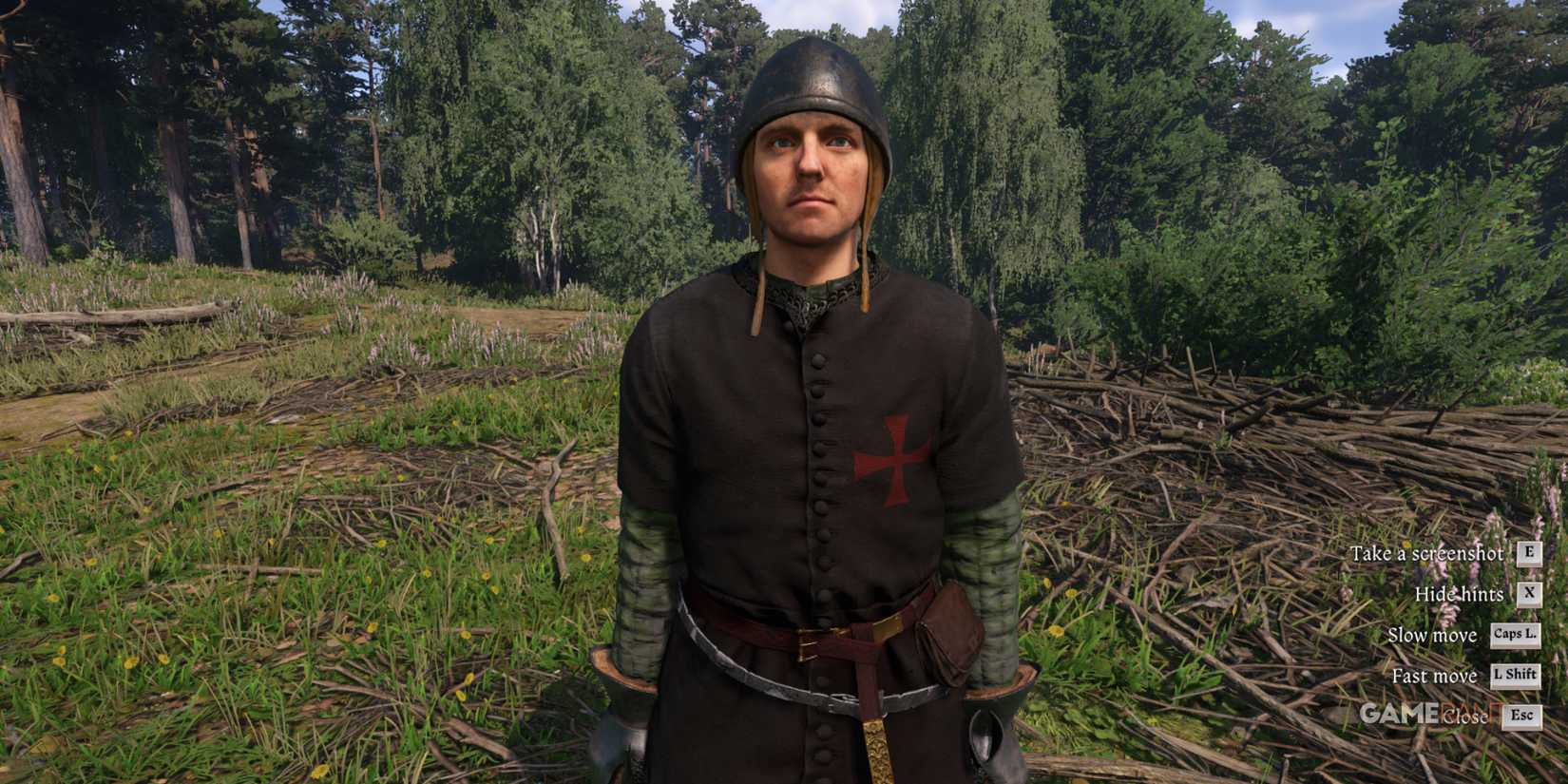This screenshot has height=784, width=1568.
Task: Click the Hide hints text label
Action: click(1460, 594)
